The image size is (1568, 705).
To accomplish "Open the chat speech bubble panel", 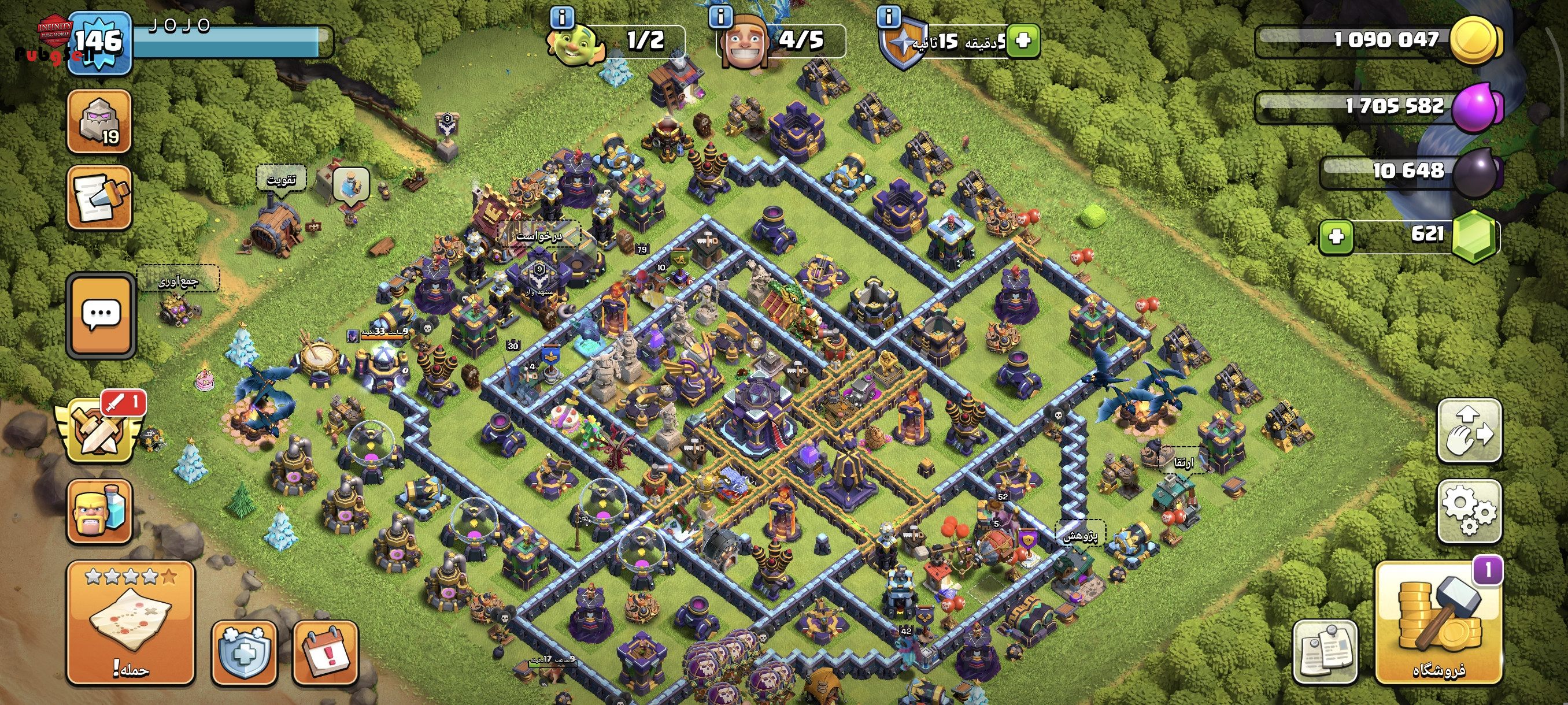I will click(101, 314).
